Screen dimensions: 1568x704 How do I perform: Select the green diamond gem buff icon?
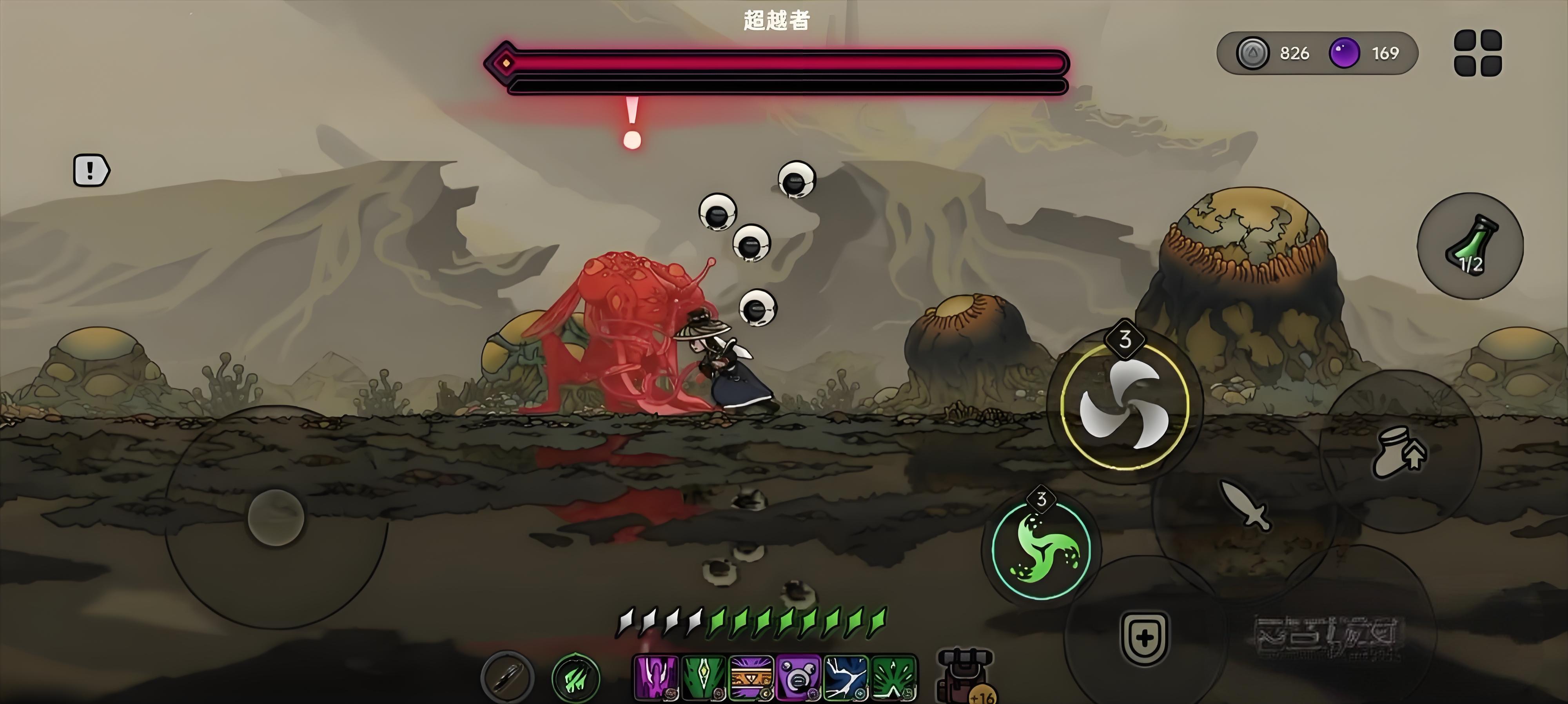703,677
